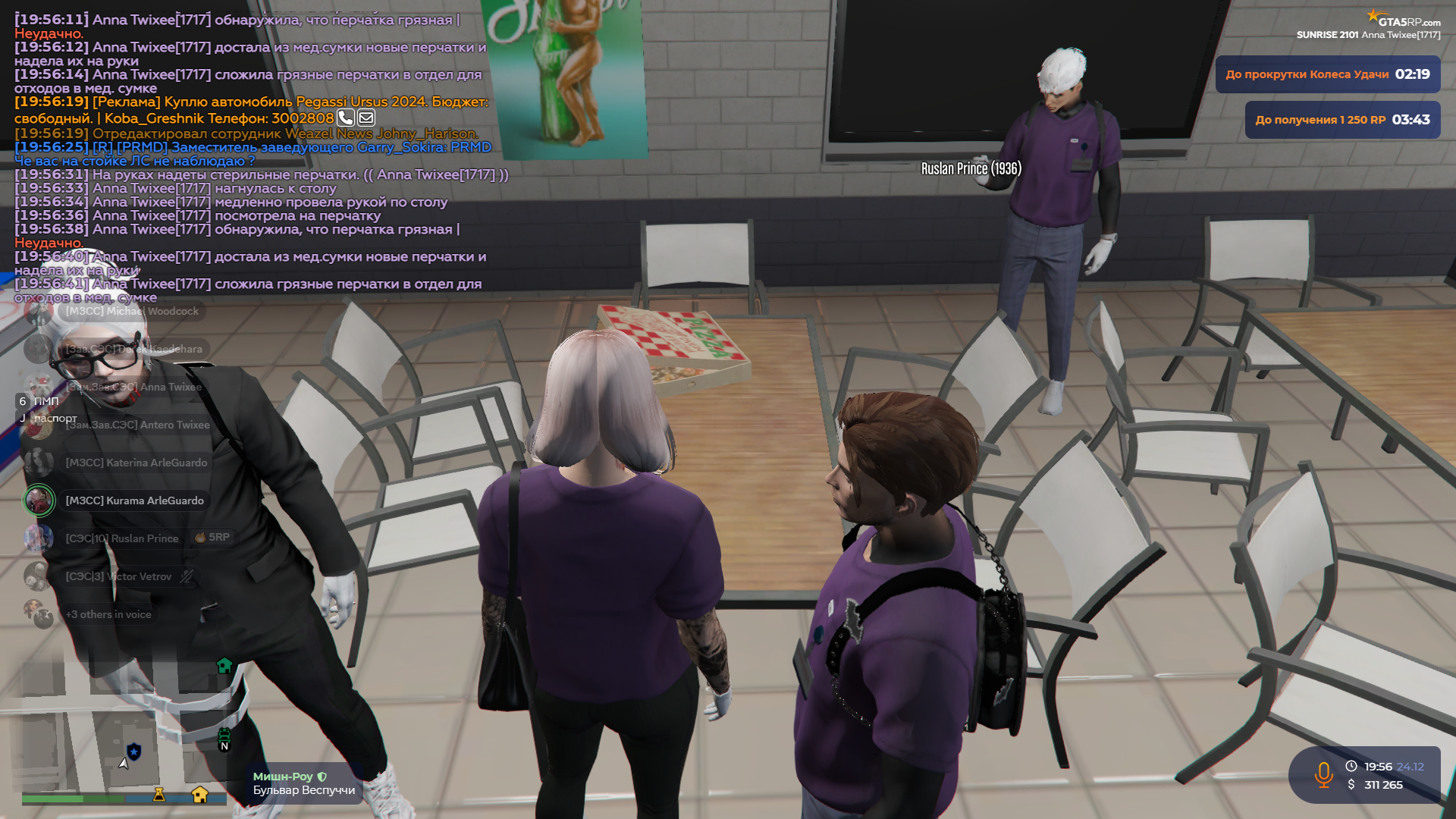Message the advertiser via the envelope icon
Screen dimensions: 1456x819
[366, 118]
